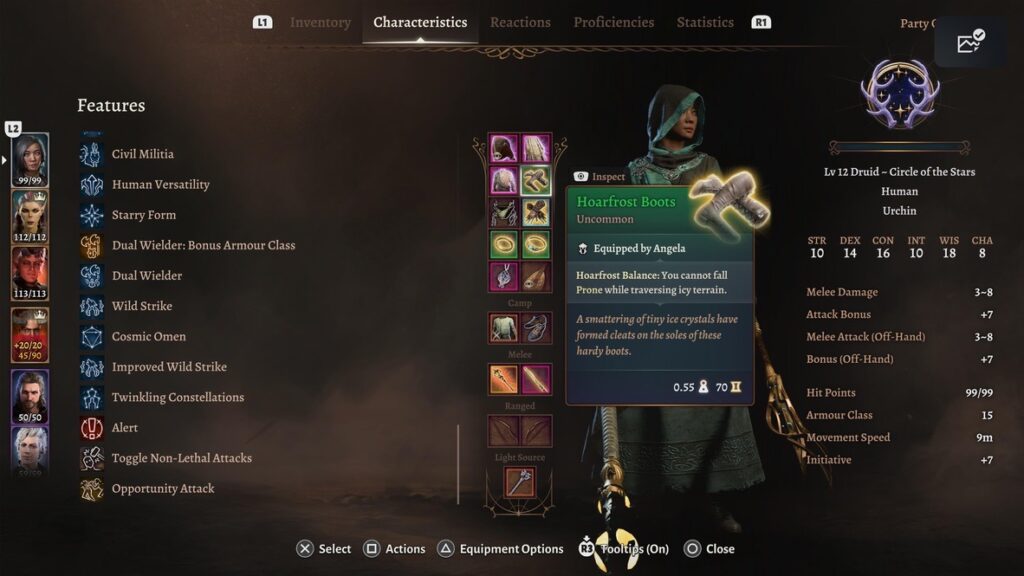This screenshot has width=1024, height=576.
Task: Choose the party portrait with 112/112 HP
Action: (30, 216)
